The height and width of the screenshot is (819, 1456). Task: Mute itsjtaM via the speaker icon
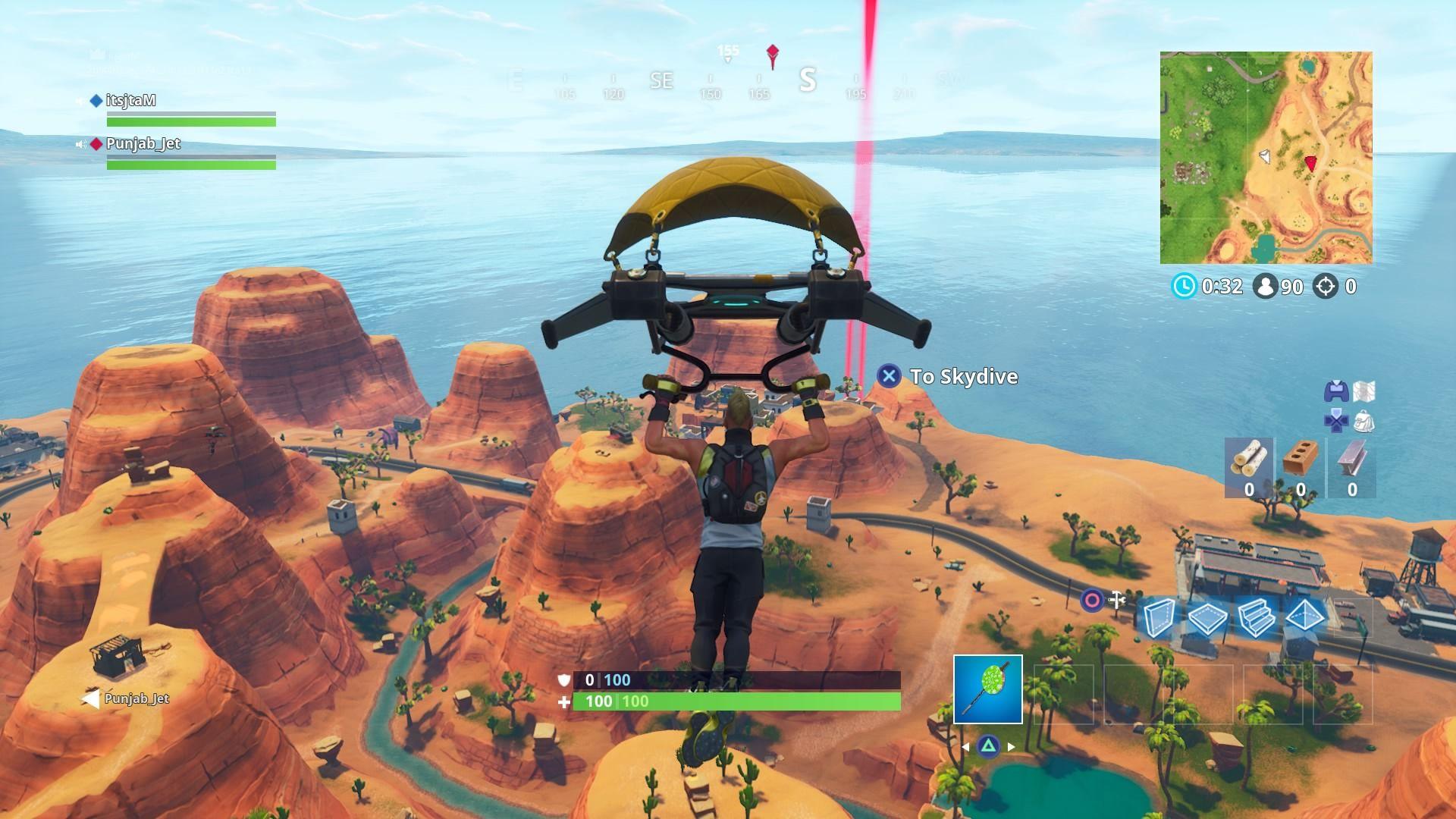click(85, 99)
